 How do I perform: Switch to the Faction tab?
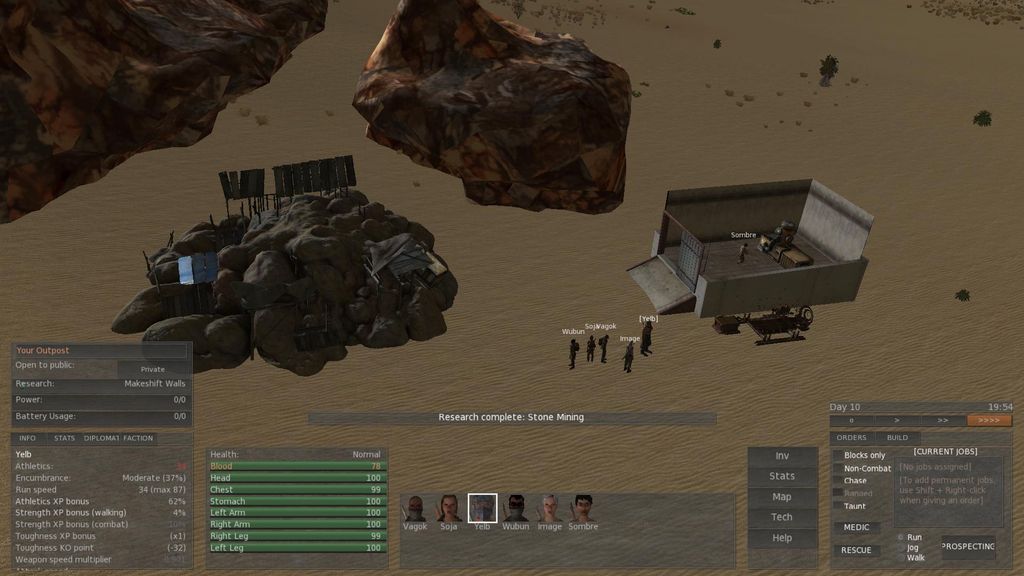[x=138, y=438]
